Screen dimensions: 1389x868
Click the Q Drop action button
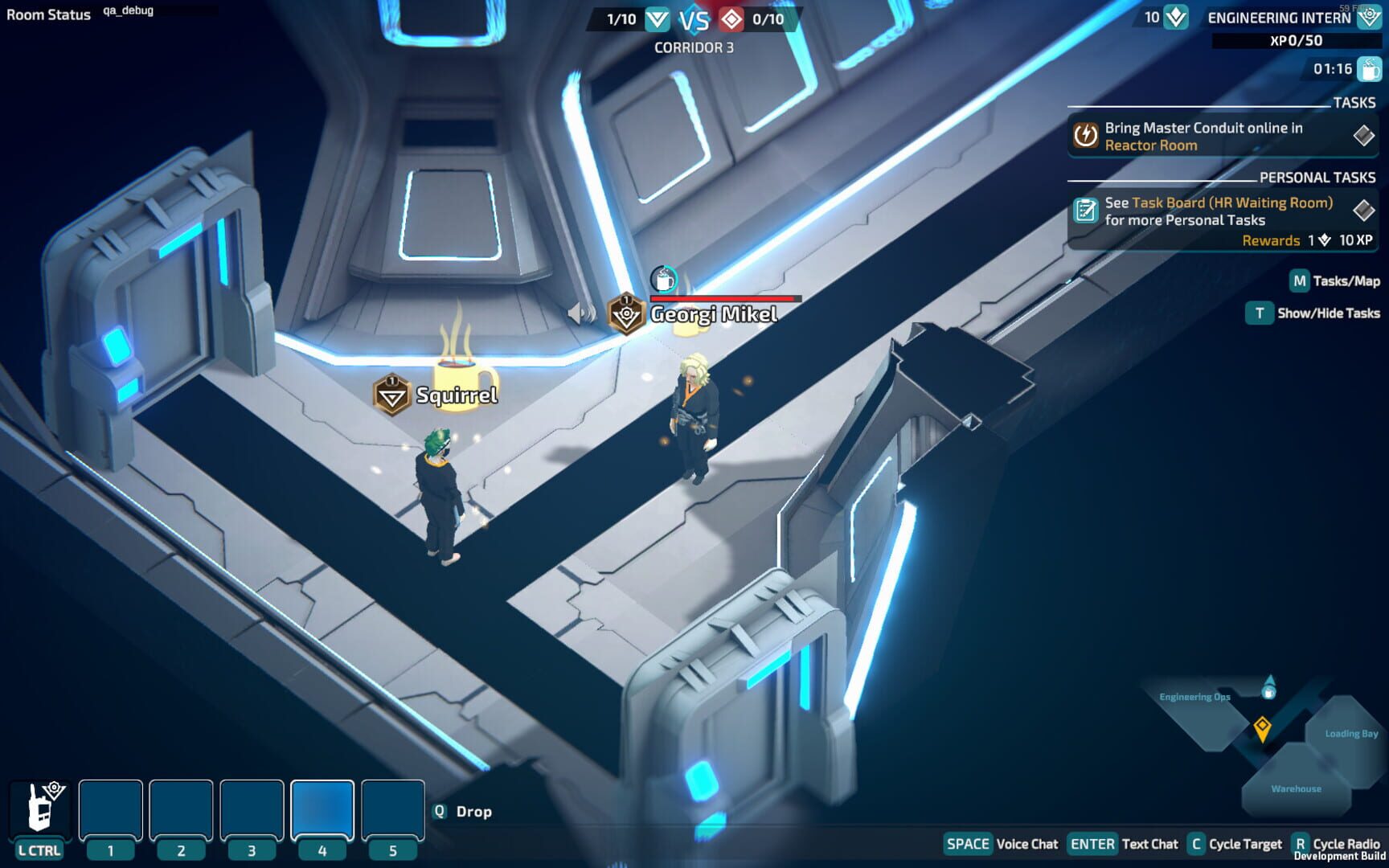click(438, 812)
